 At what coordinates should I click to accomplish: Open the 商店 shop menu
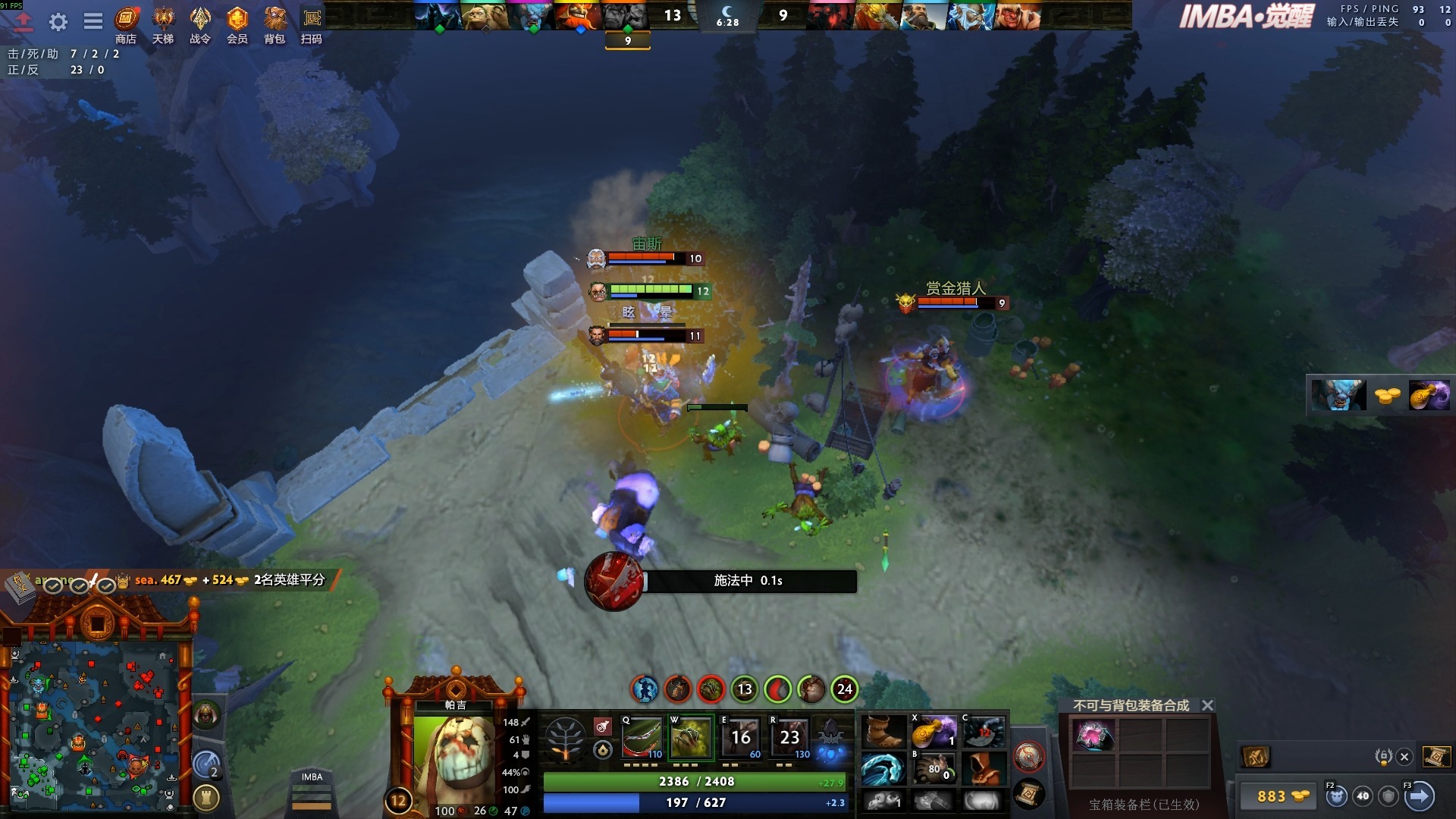pos(126,25)
